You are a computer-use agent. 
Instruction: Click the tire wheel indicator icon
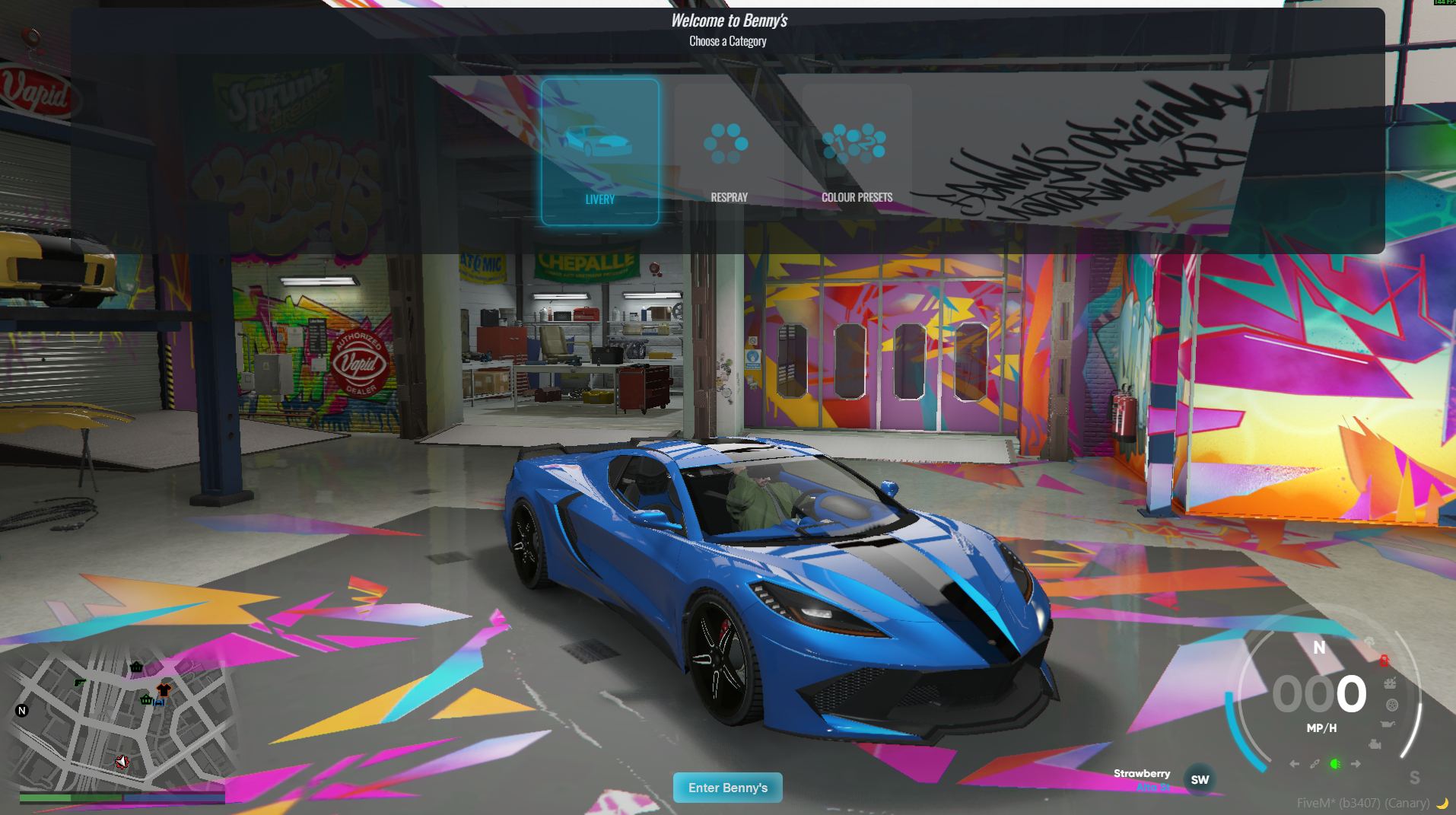tap(1392, 704)
